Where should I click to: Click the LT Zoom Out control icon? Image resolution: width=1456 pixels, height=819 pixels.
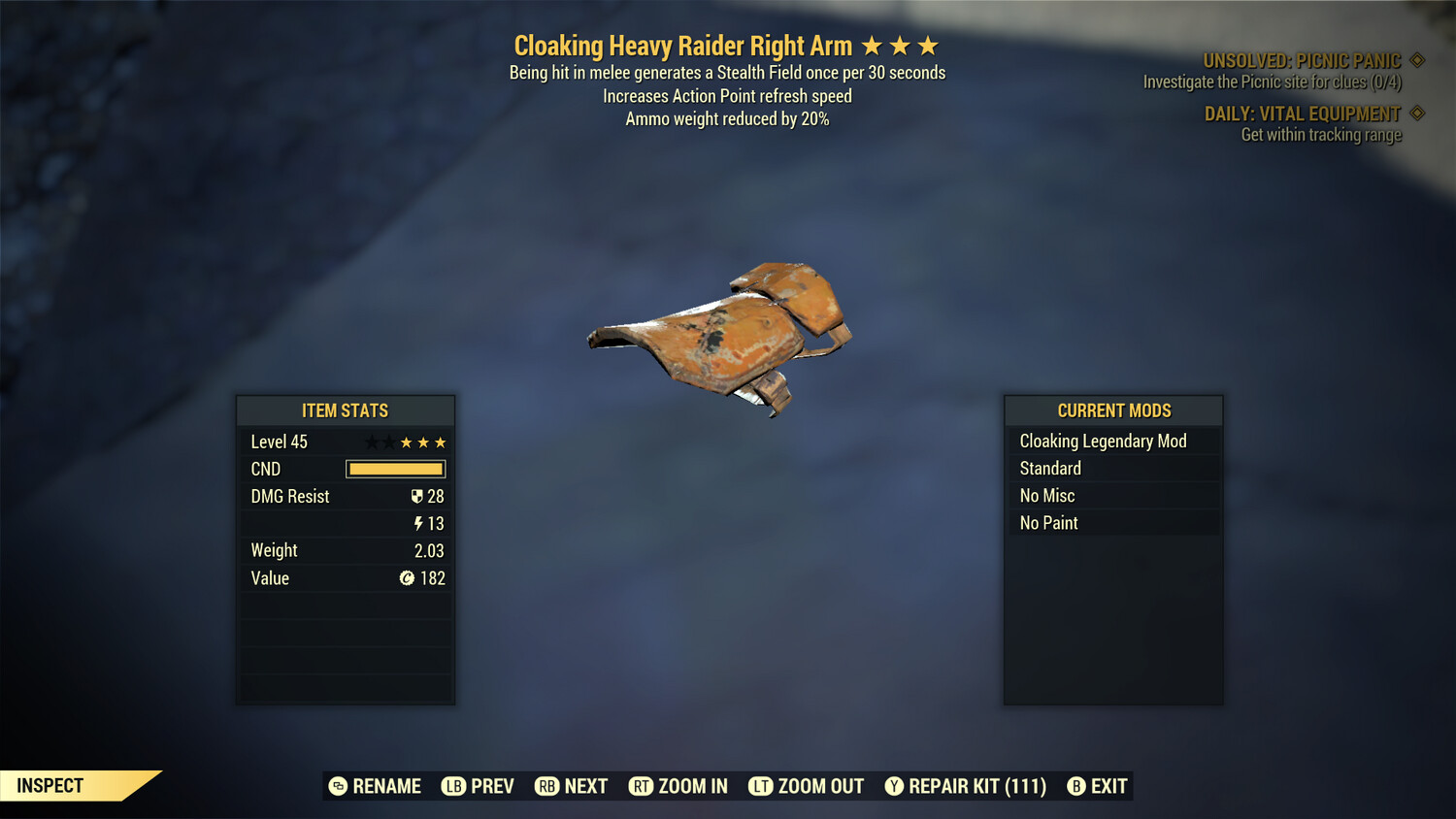point(760,786)
